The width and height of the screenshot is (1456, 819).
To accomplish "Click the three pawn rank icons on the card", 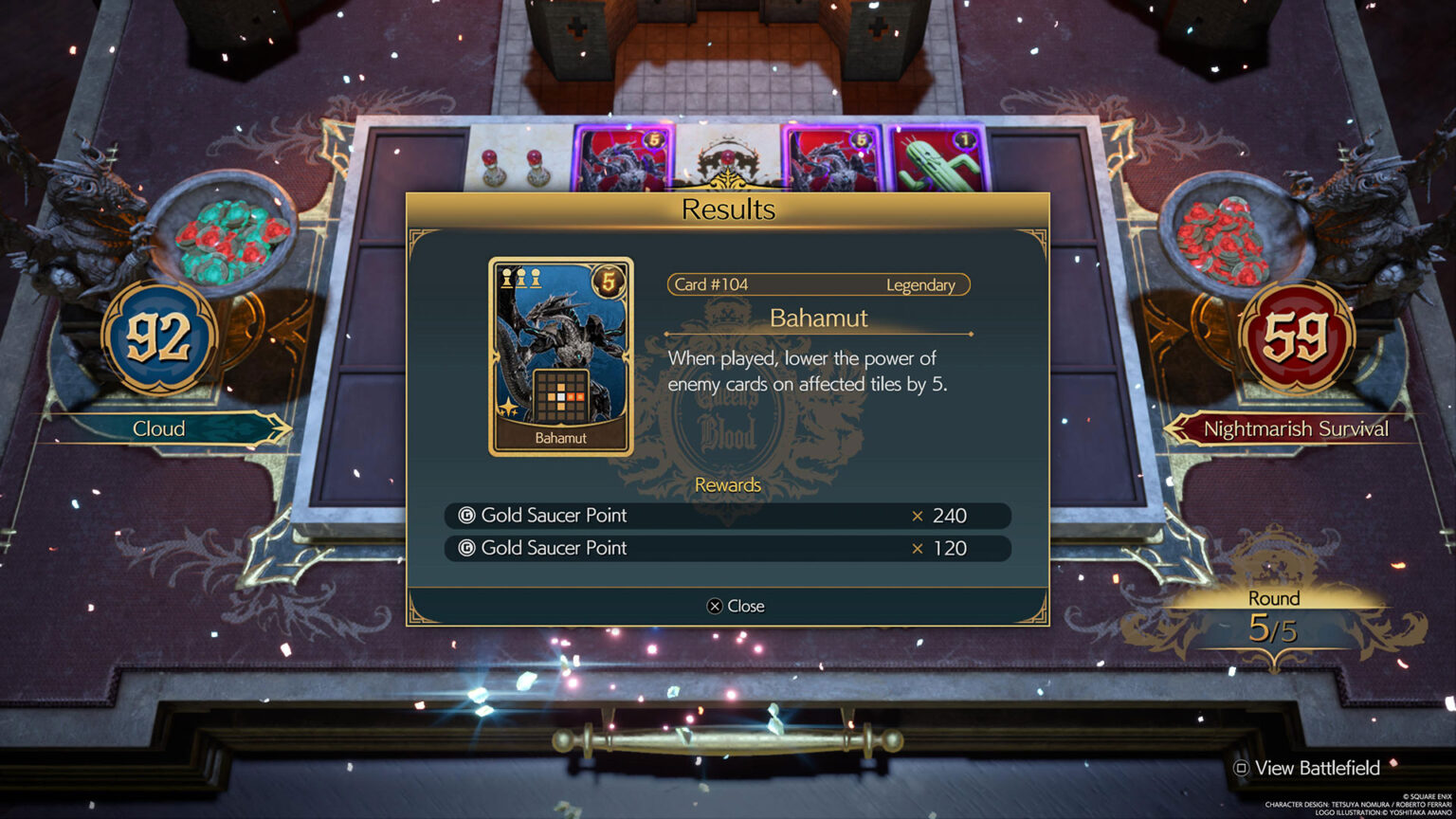I will [x=520, y=276].
